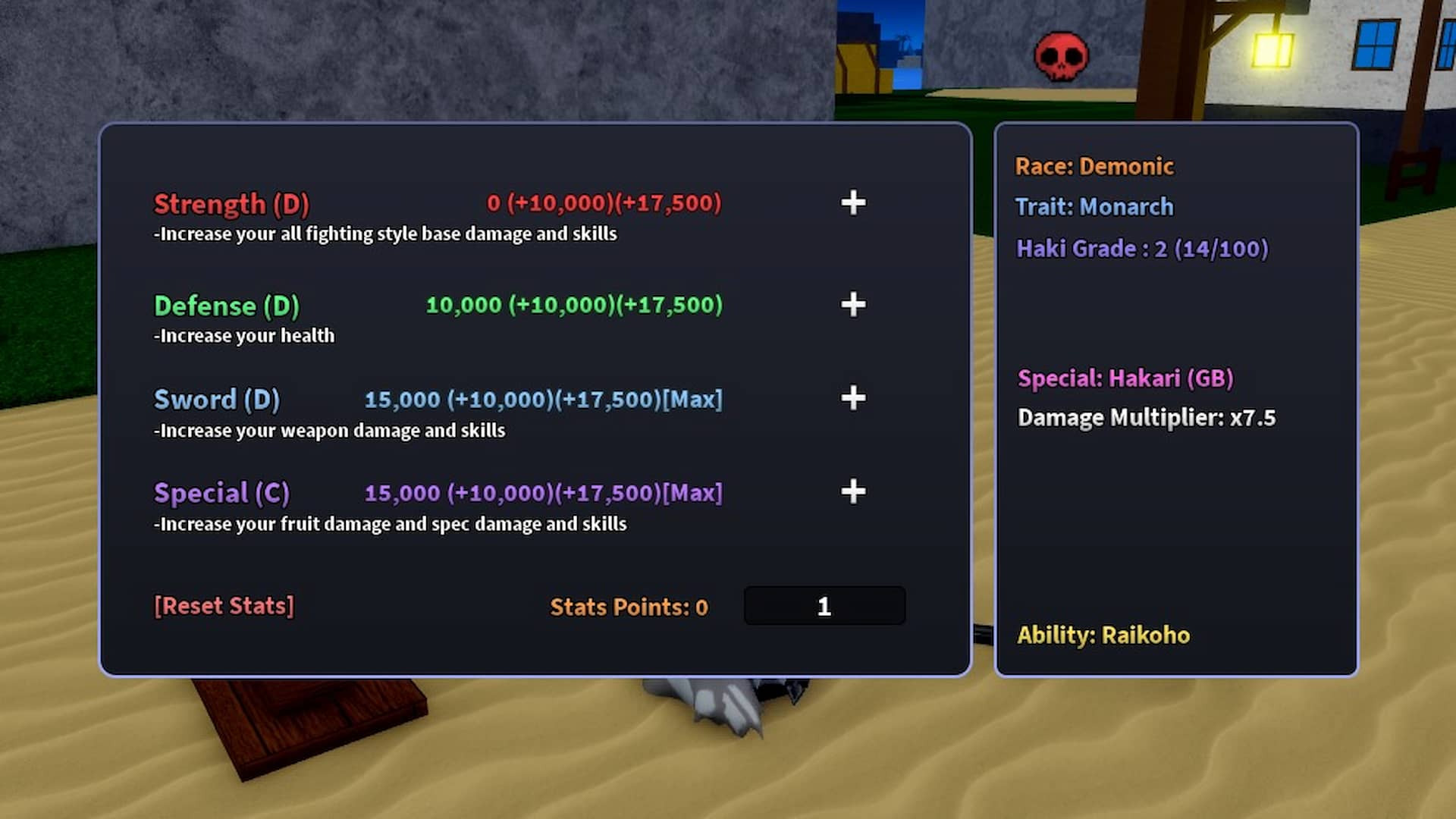The height and width of the screenshot is (819, 1456).
Task: Expand the Sword stat details
Action: tap(217, 398)
